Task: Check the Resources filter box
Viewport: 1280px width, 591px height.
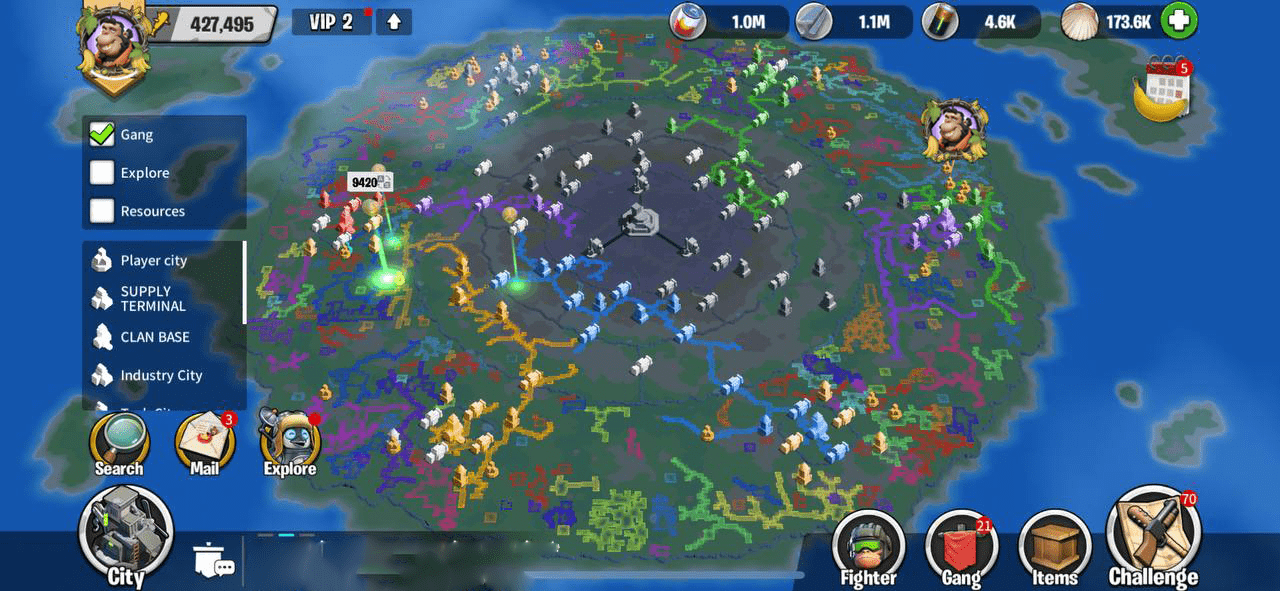Action: pos(102,211)
